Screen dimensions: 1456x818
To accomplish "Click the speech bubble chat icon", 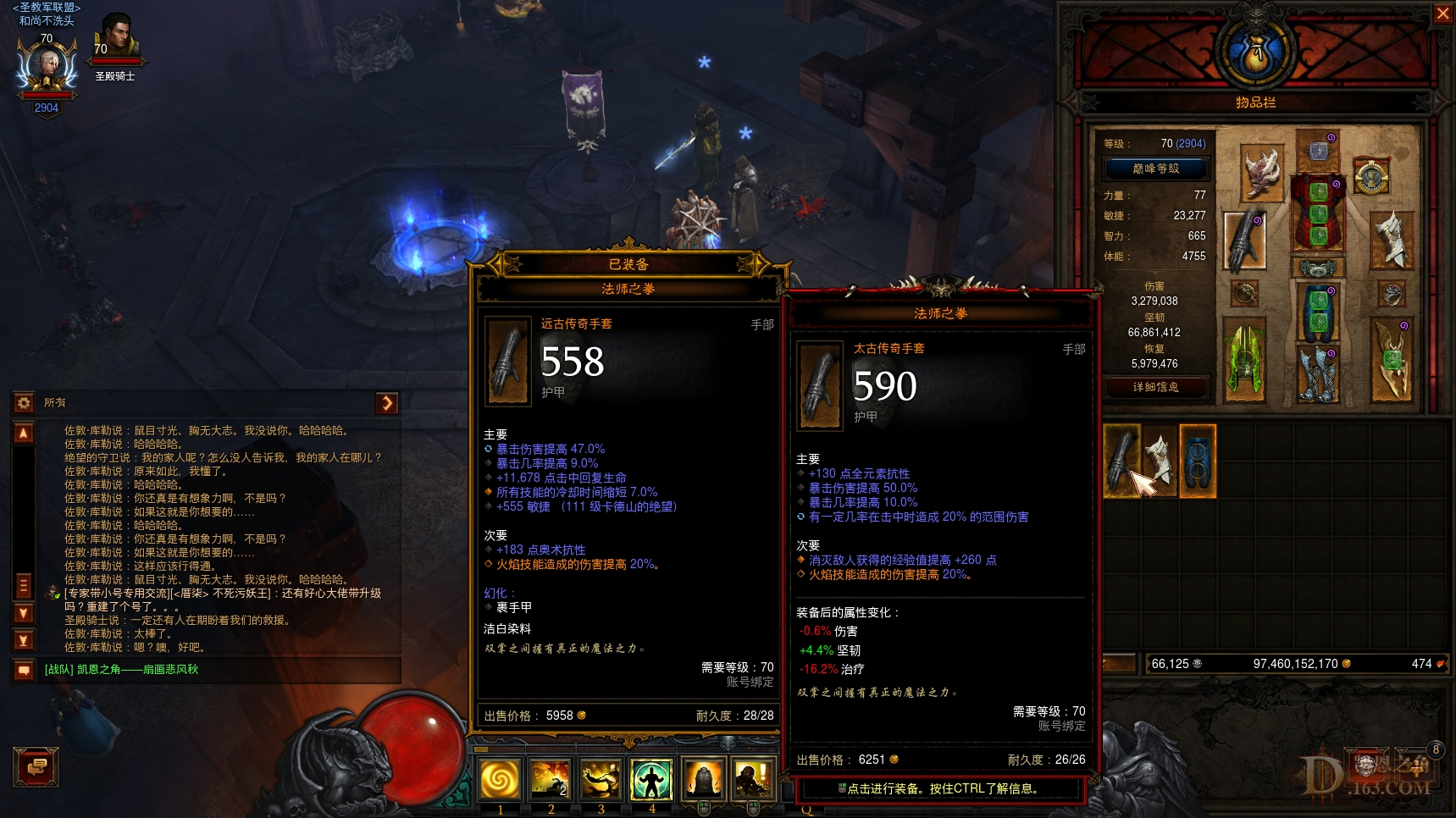I will coord(24,670).
